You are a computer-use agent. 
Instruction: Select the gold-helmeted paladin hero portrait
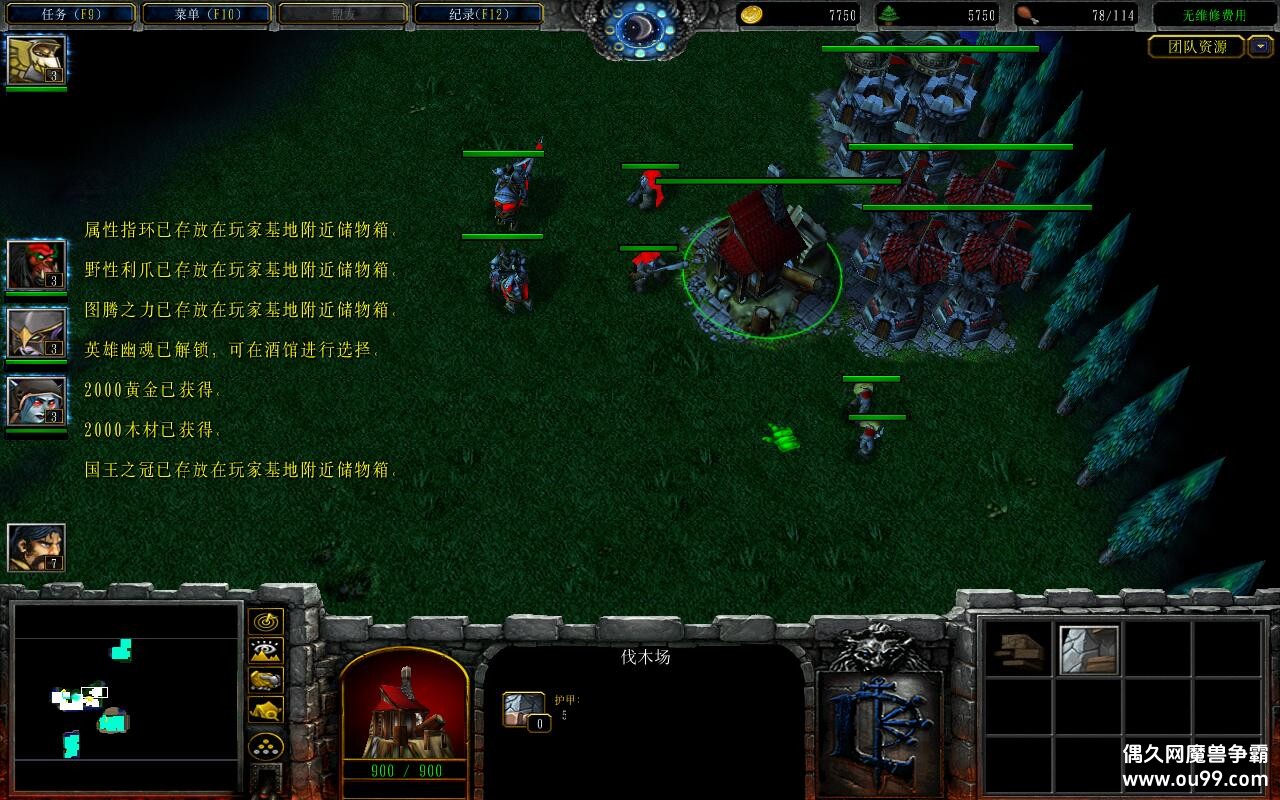pyautogui.click(x=36, y=60)
